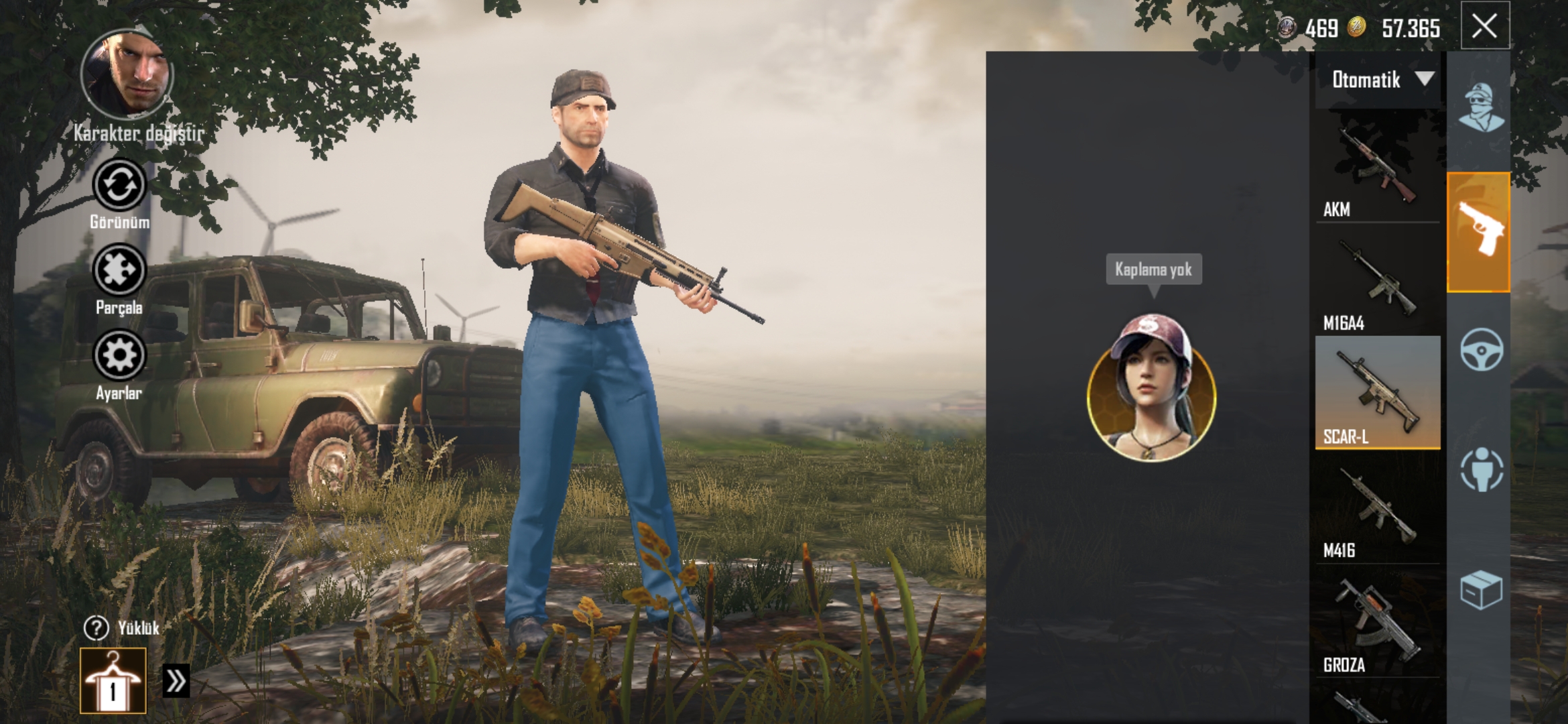The width and height of the screenshot is (1568, 724).
Task: Expand the wardrobe presets double arrow
Action: click(x=176, y=681)
